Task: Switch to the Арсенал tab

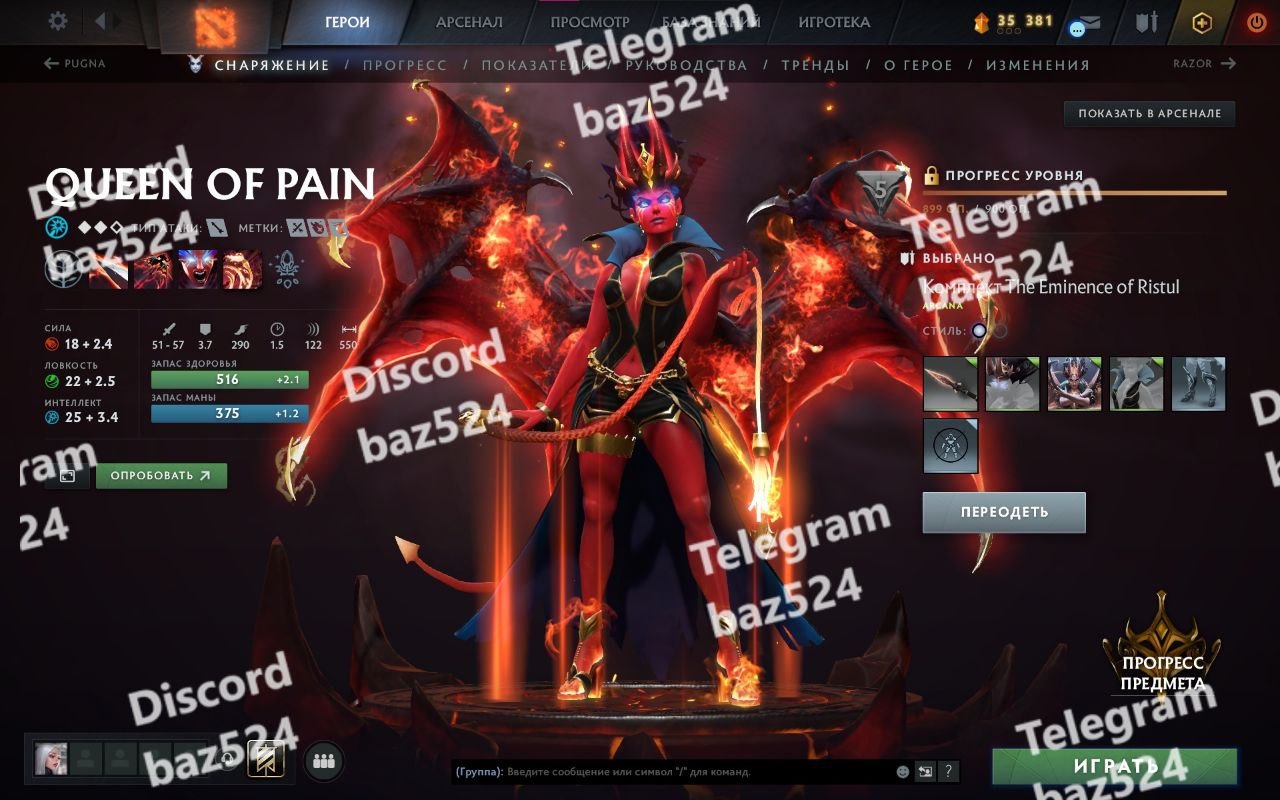Action: tap(469, 22)
